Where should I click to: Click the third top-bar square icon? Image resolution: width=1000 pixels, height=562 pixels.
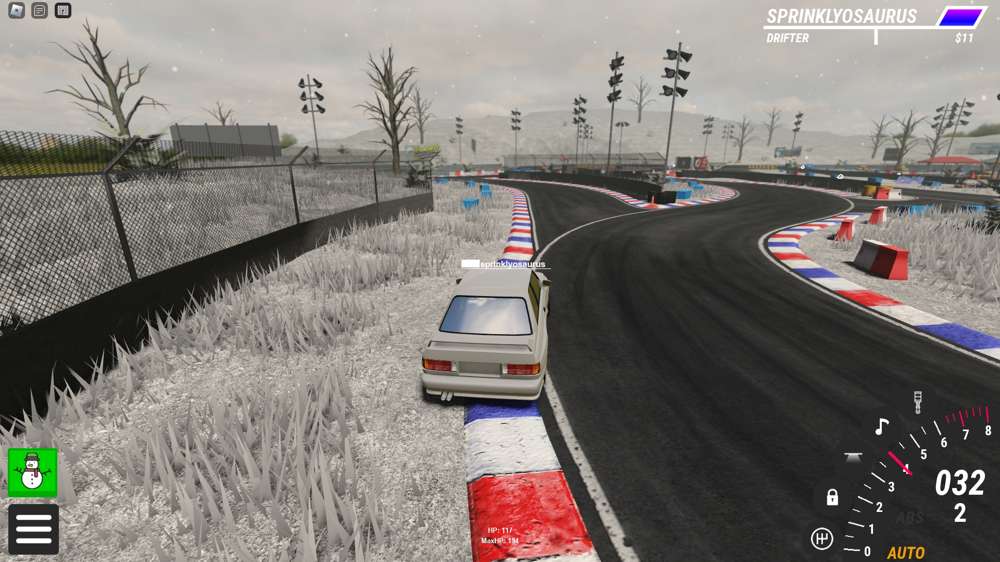click(63, 11)
